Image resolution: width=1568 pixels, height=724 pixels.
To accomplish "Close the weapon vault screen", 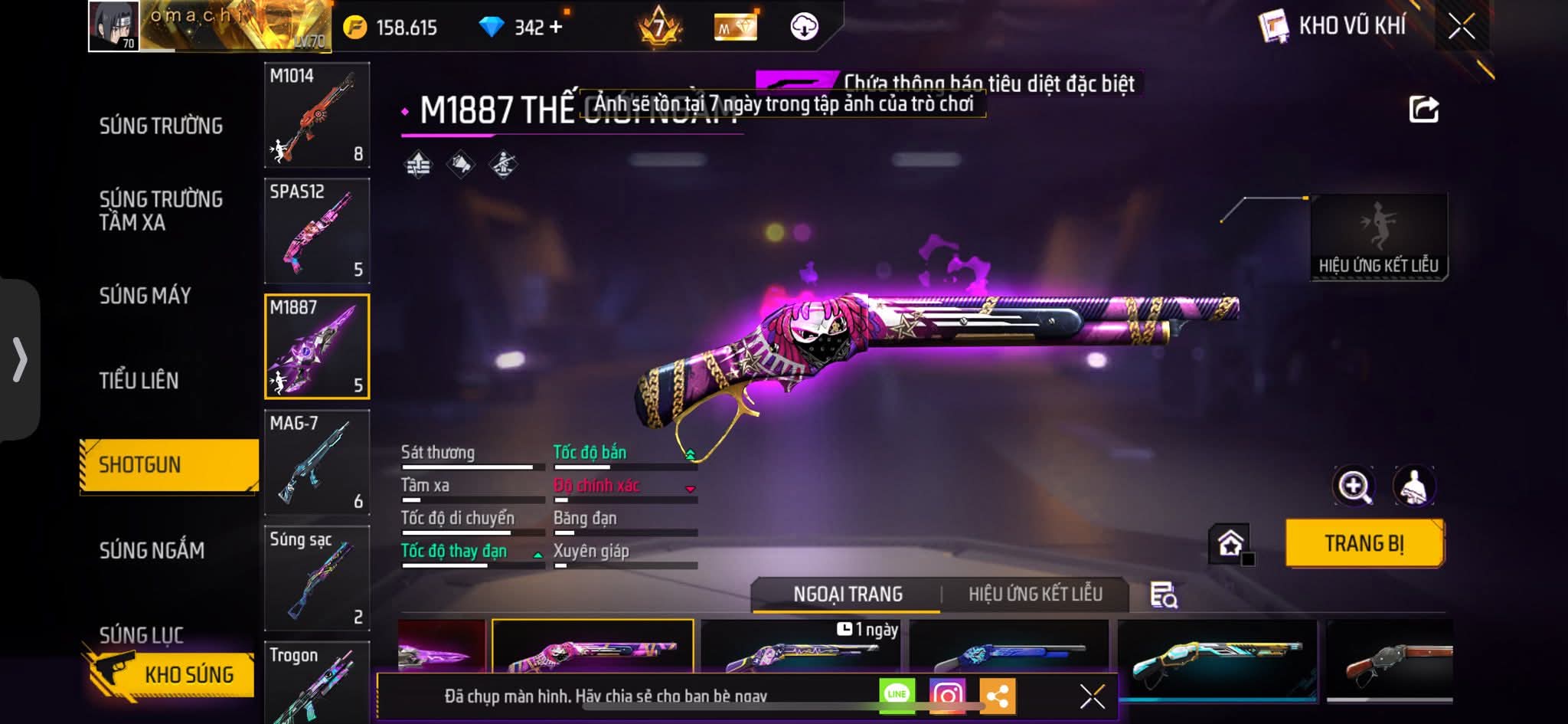I will [1461, 27].
